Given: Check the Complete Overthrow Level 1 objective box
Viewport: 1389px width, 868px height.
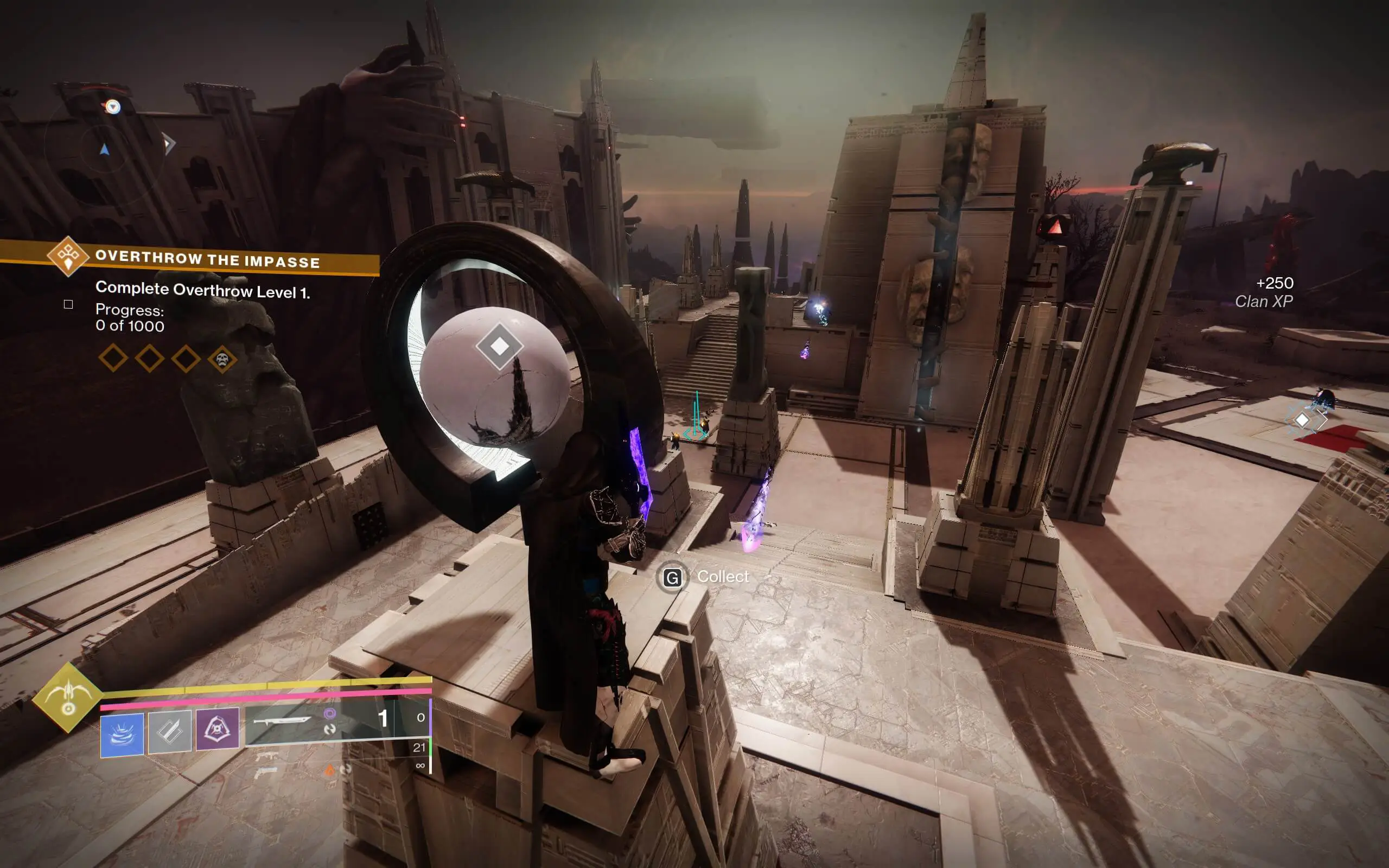Looking at the screenshot, I should point(68,305).
